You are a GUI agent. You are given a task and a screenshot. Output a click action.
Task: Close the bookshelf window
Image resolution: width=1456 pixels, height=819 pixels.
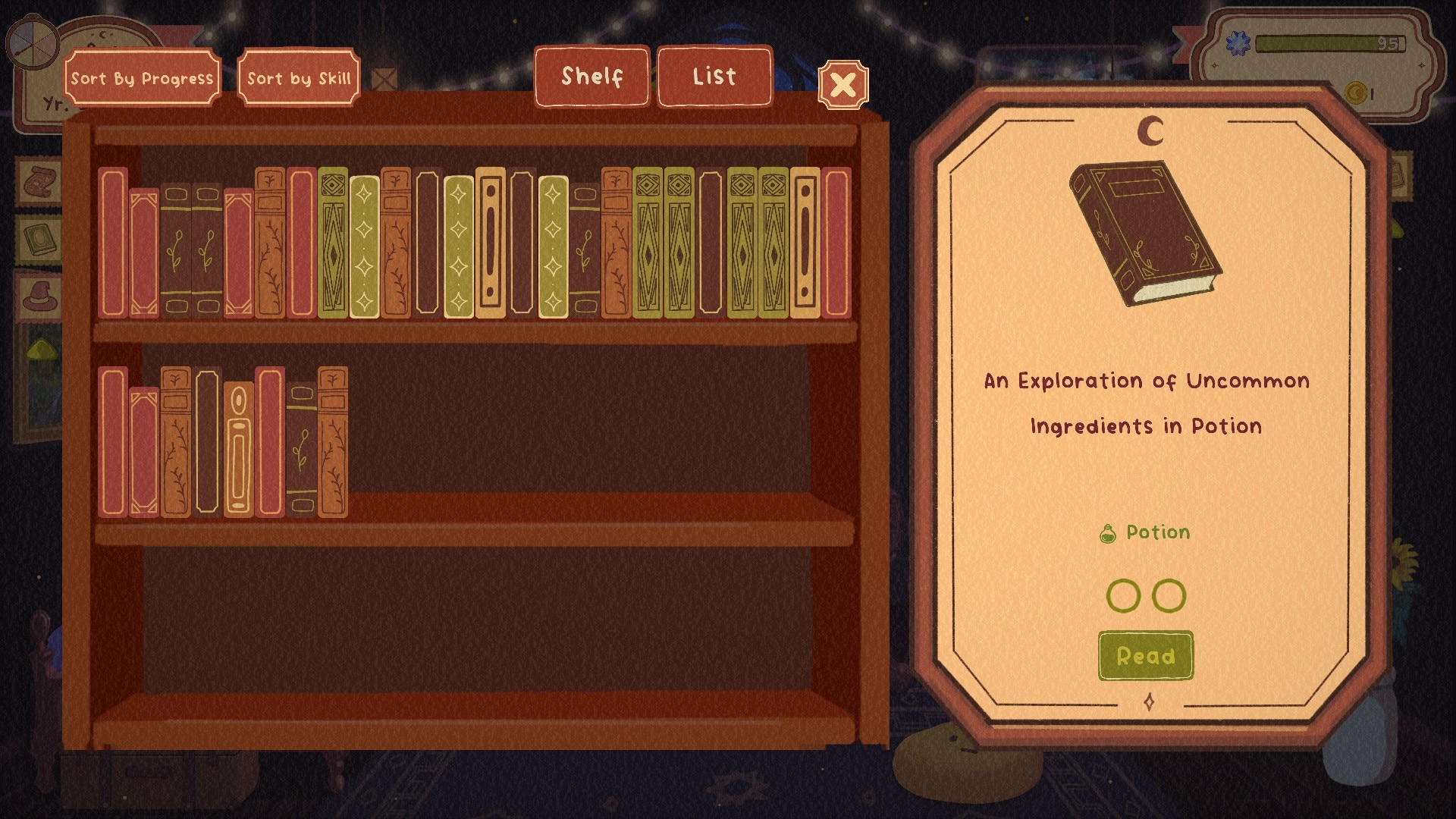point(843,84)
